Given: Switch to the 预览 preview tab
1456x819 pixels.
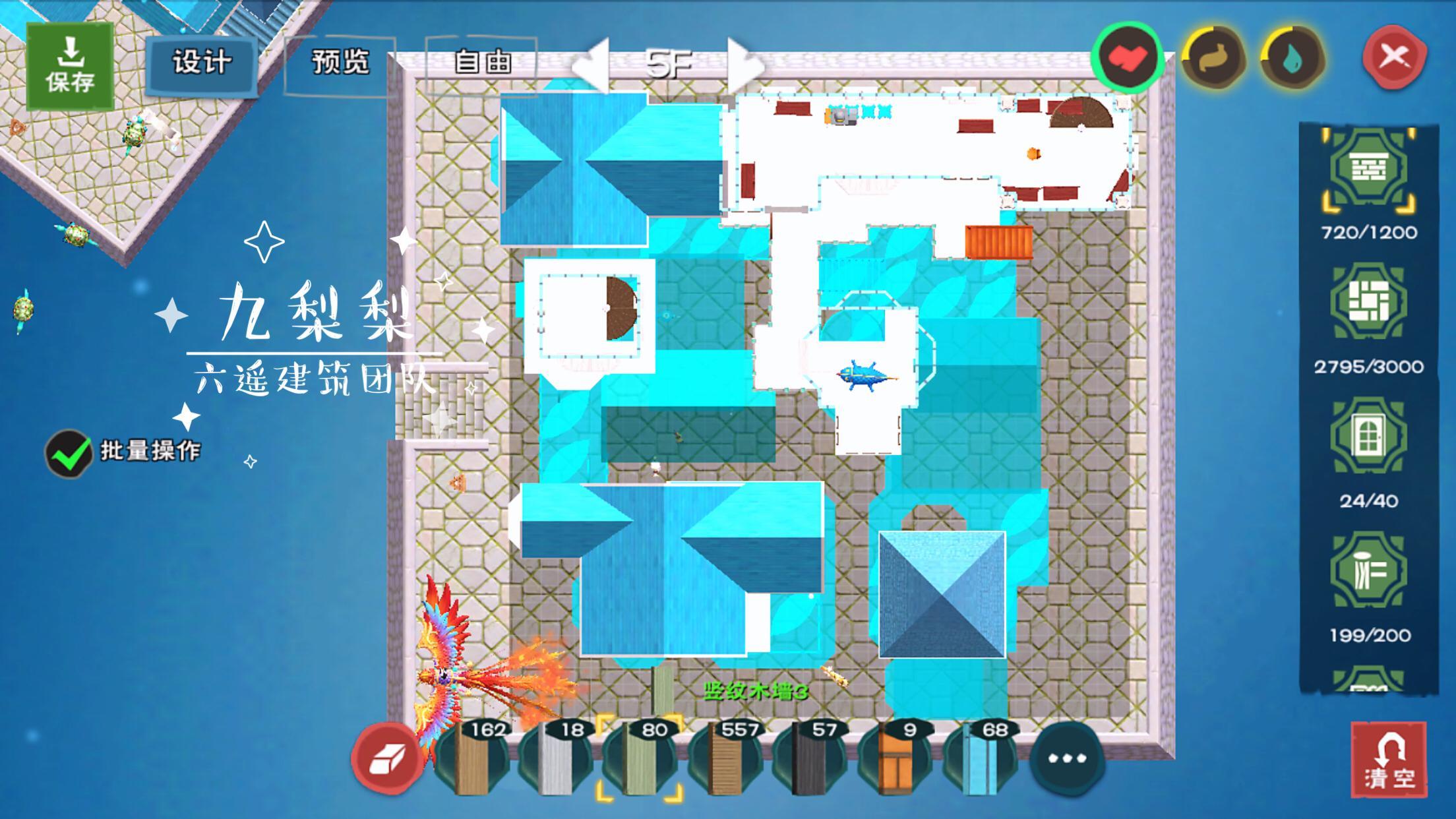Looking at the screenshot, I should 340,64.
